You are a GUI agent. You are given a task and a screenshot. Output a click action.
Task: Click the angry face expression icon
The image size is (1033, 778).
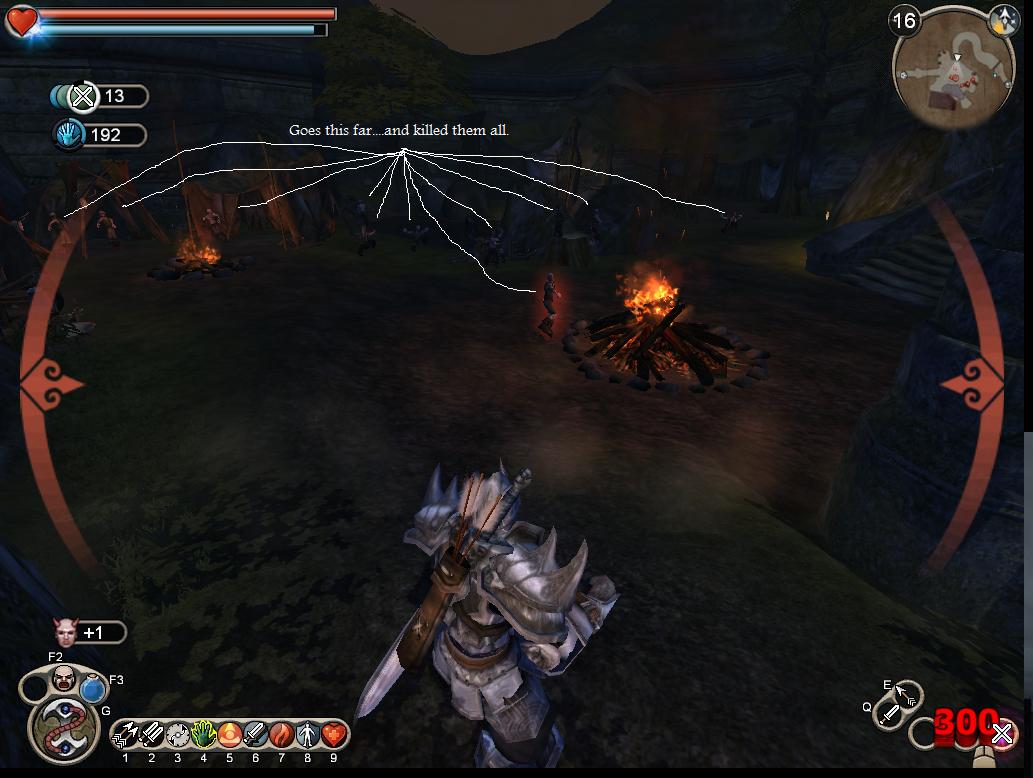click(63, 679)
